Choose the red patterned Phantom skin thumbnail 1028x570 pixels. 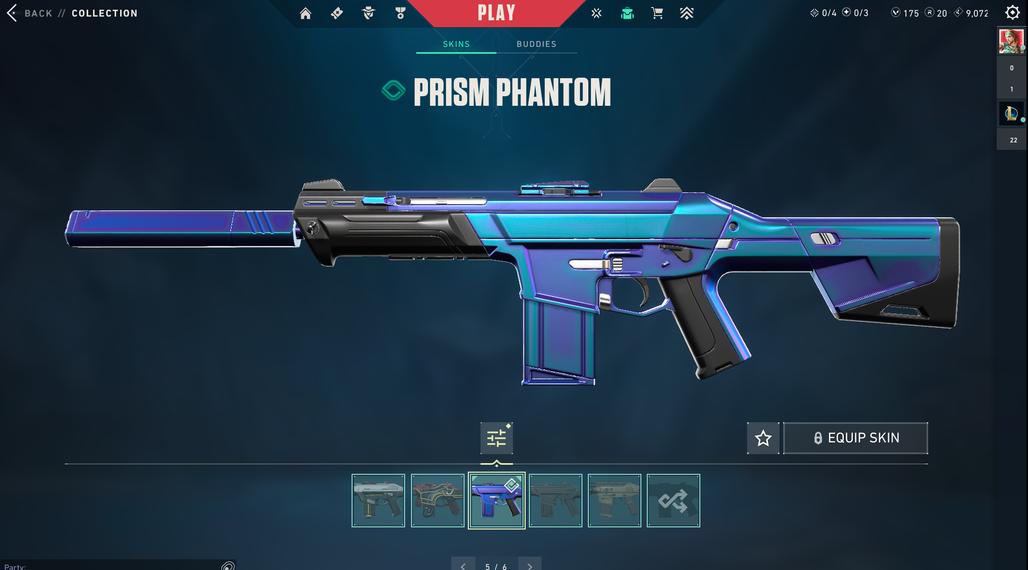coord(437,500)
